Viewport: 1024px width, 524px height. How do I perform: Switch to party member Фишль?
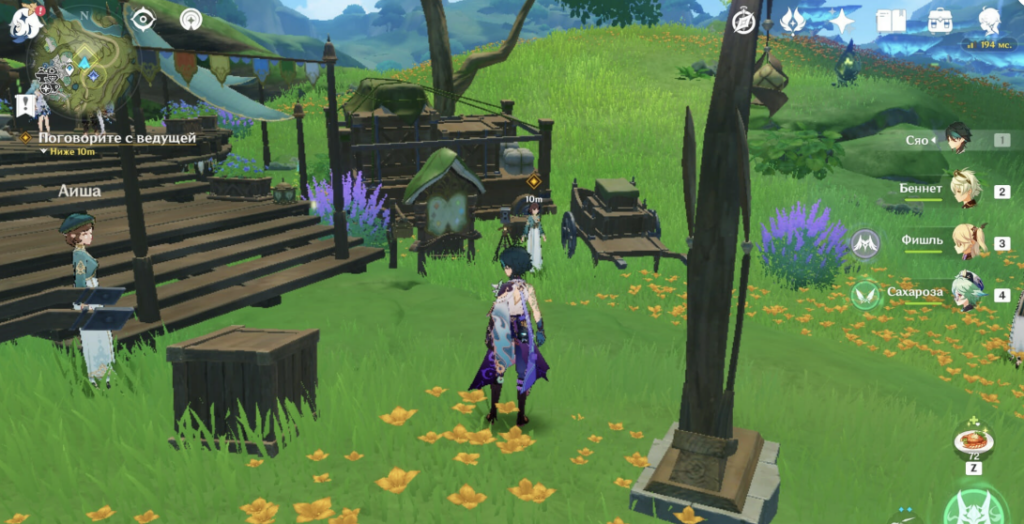pos(966,242)
